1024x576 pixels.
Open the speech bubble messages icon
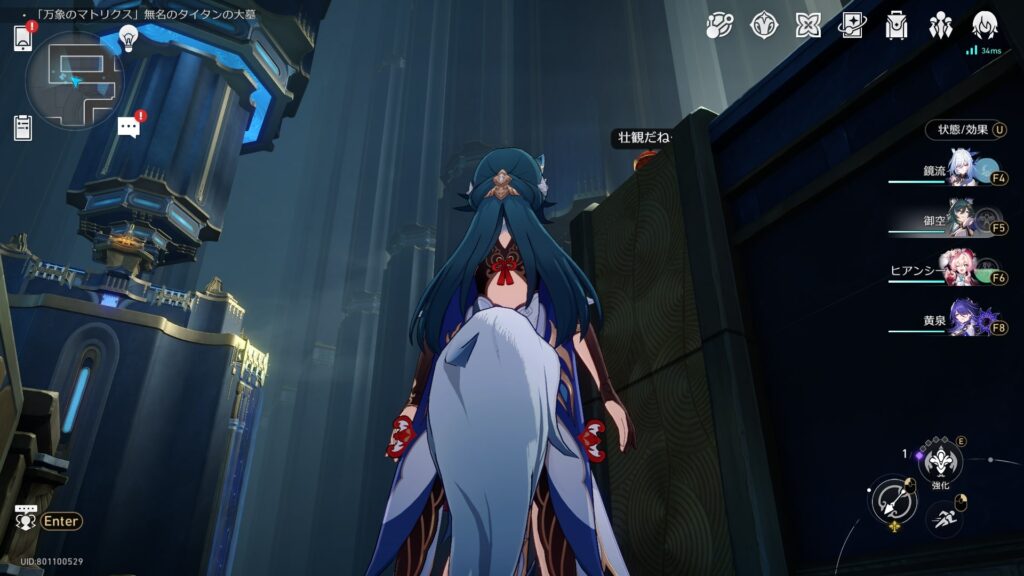point(129,126)
